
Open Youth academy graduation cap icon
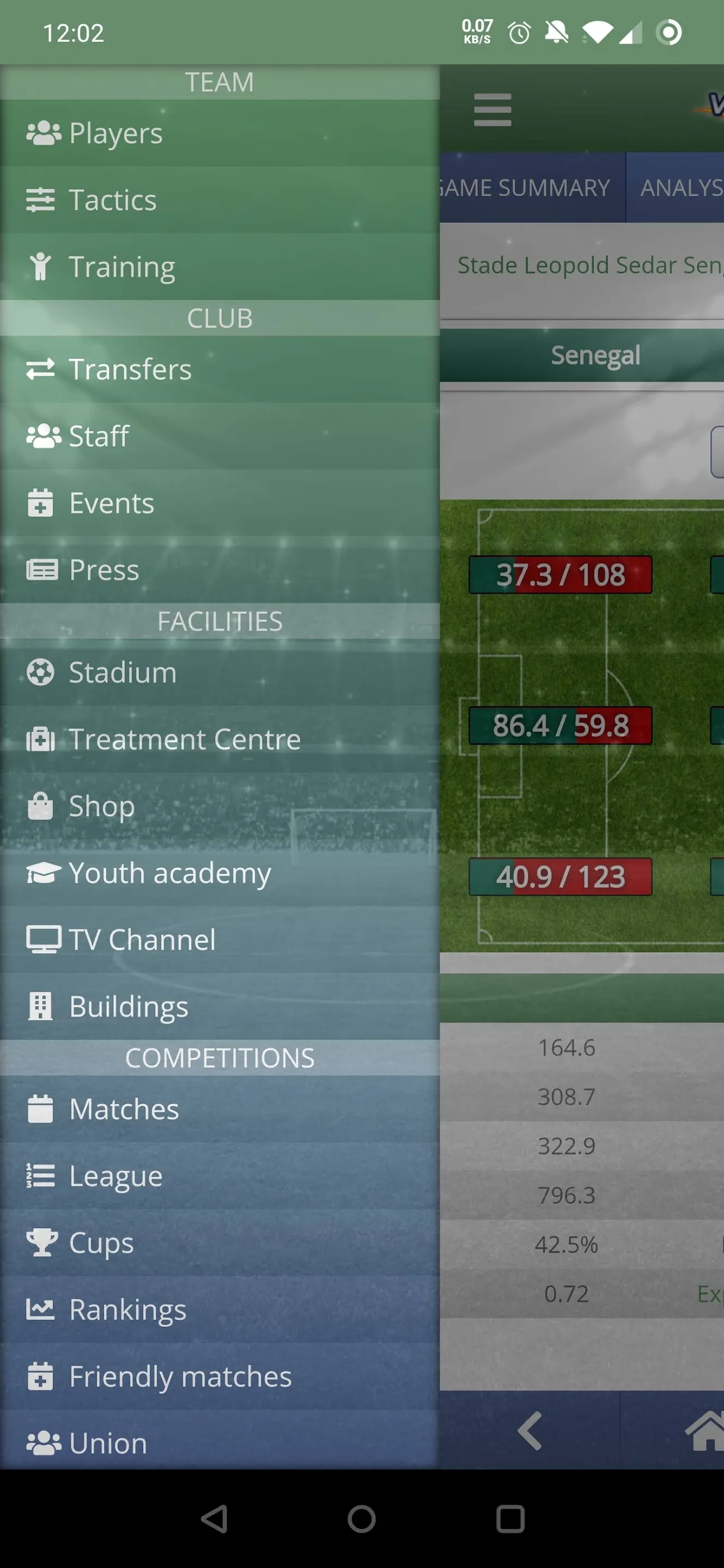click(41, 872)
